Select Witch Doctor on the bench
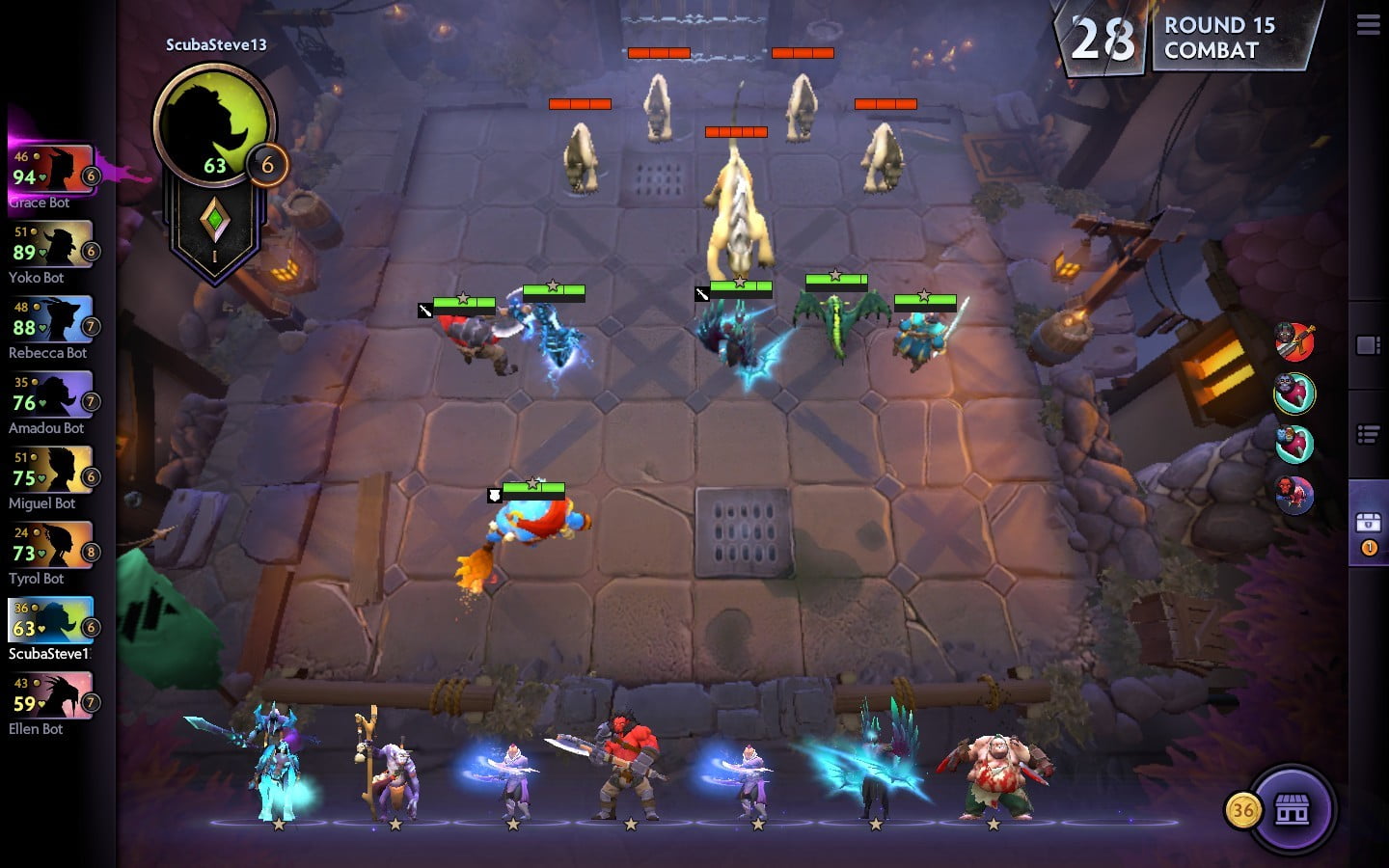The image size is (1389, 868). [x=391, y=772]
